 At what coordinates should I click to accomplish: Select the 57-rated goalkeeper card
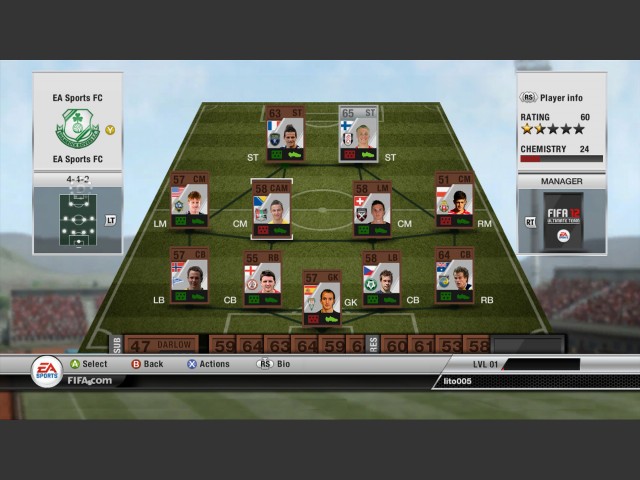click(x=322, y=297)
